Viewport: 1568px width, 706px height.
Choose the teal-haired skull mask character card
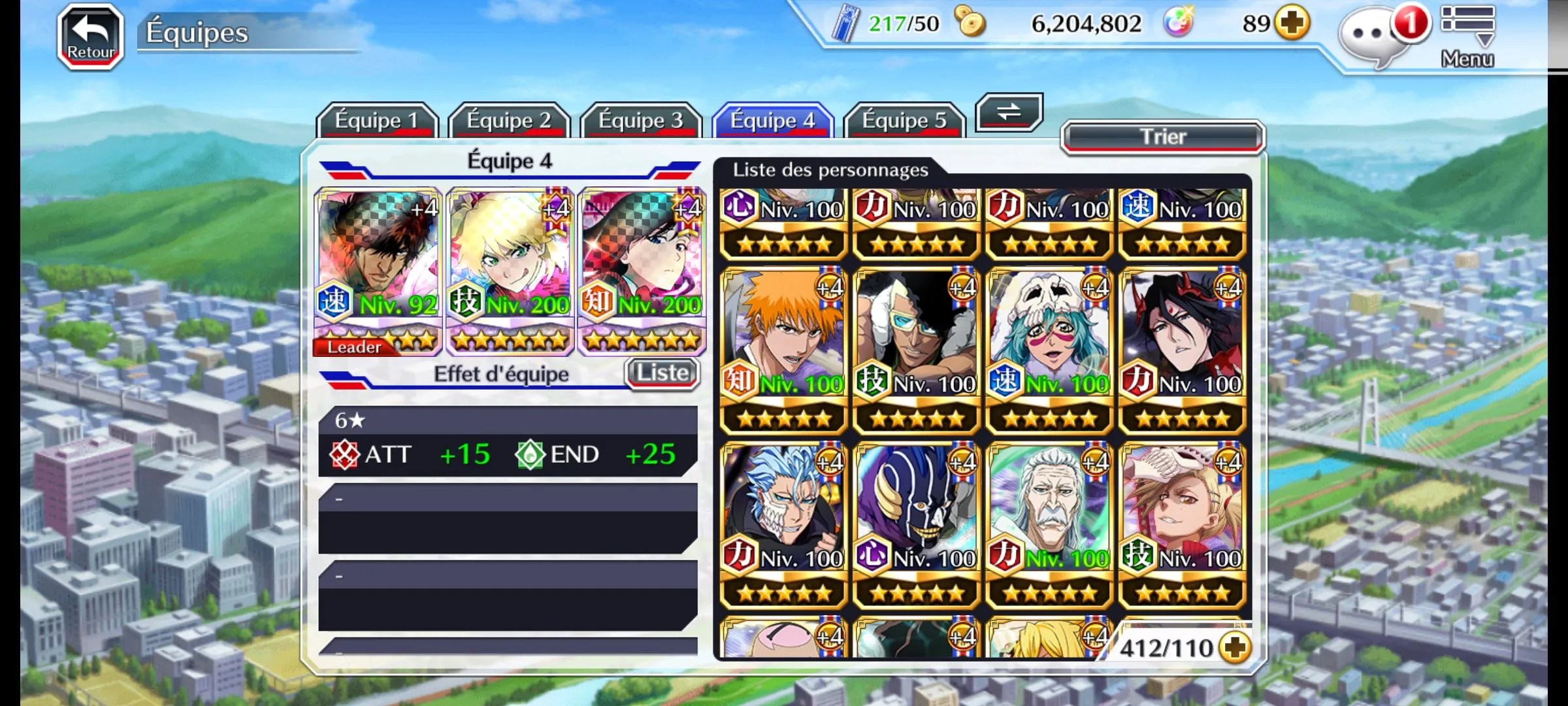coord(1049,350)
